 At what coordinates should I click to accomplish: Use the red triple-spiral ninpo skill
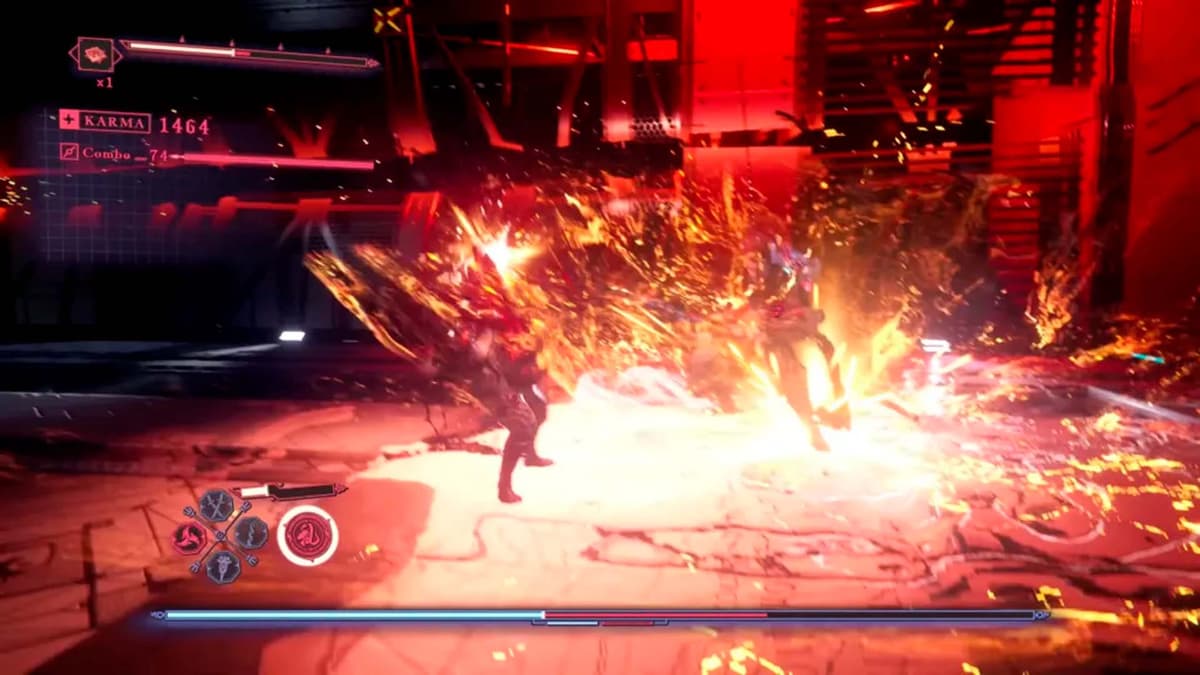[190, 537]
